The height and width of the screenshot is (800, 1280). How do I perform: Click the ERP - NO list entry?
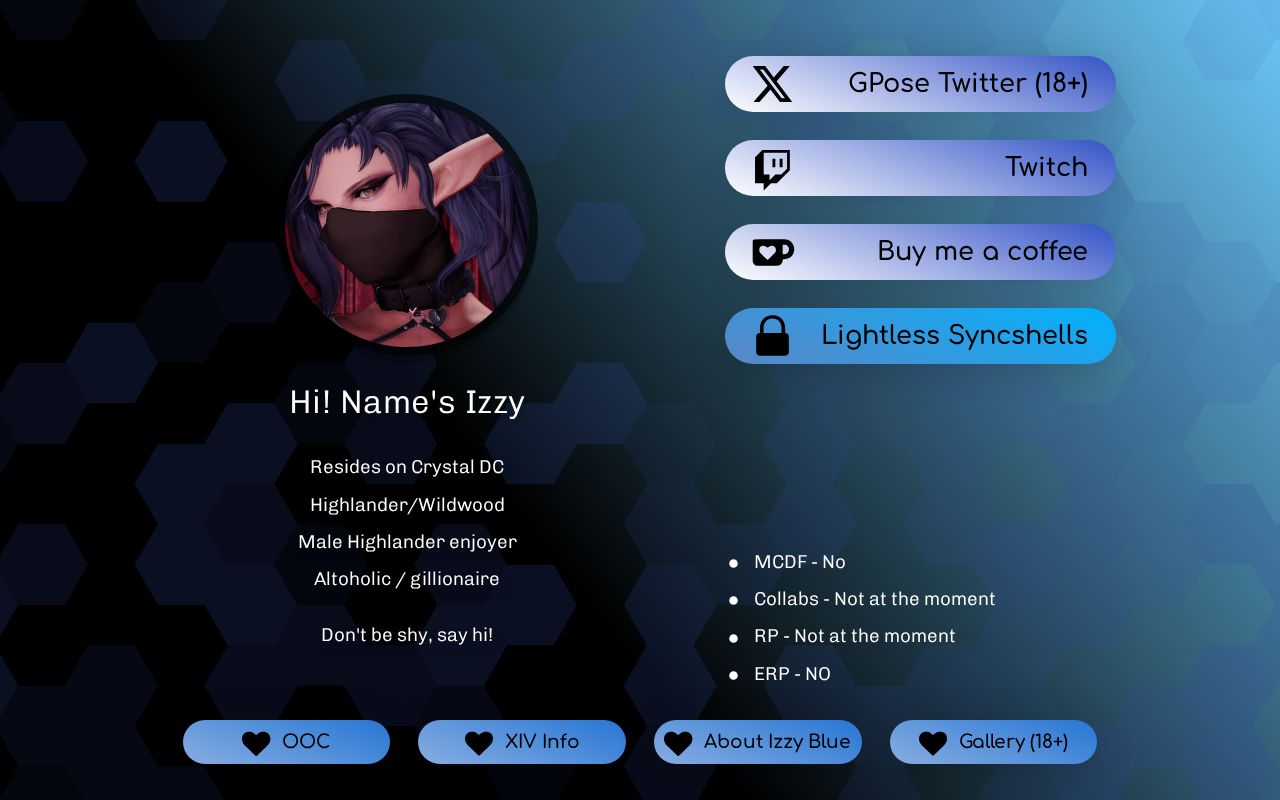pos(792,674)
